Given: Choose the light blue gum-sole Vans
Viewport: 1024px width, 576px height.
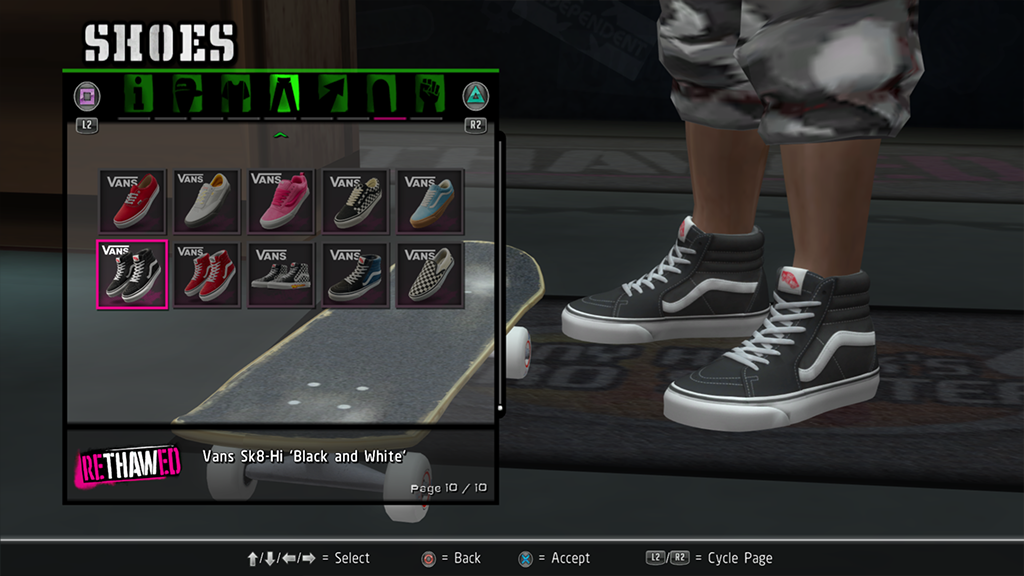Looking at the screenshot, I should point(430,201).
